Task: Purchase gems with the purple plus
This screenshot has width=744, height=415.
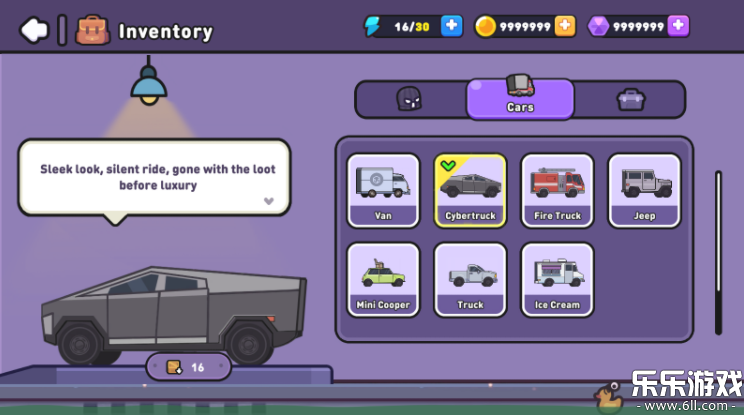Action: 678,26
